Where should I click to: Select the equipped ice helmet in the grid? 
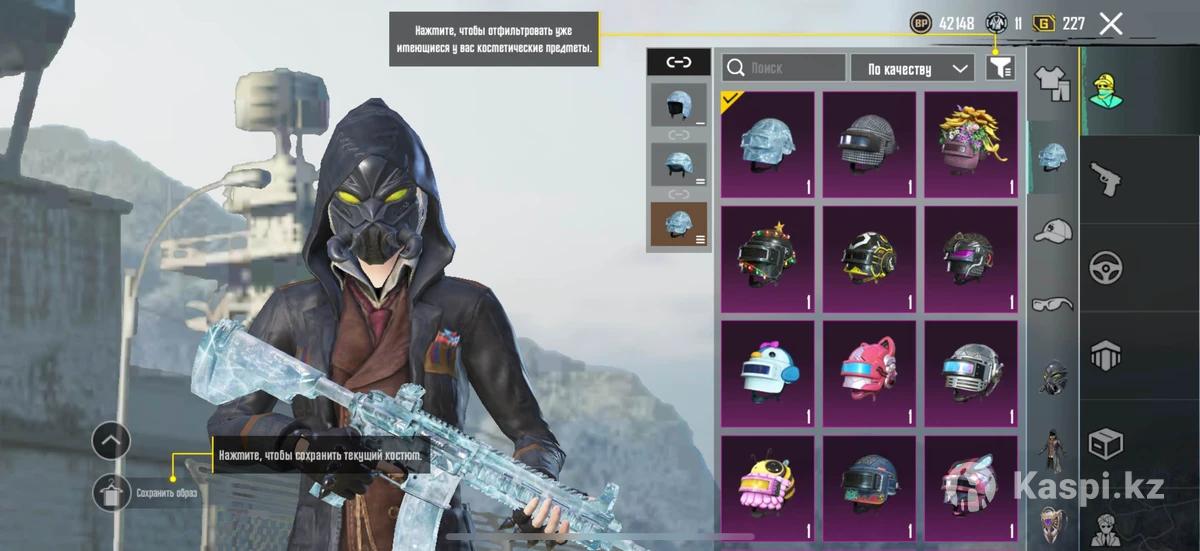click(x=768, y=144)
